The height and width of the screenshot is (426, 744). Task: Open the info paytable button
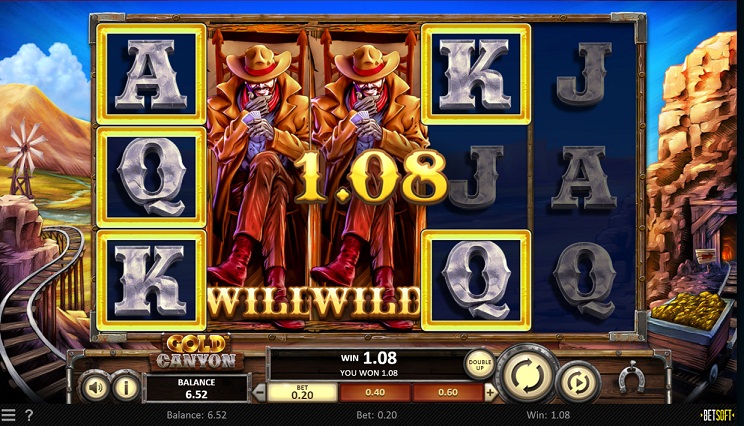point(126,386)
